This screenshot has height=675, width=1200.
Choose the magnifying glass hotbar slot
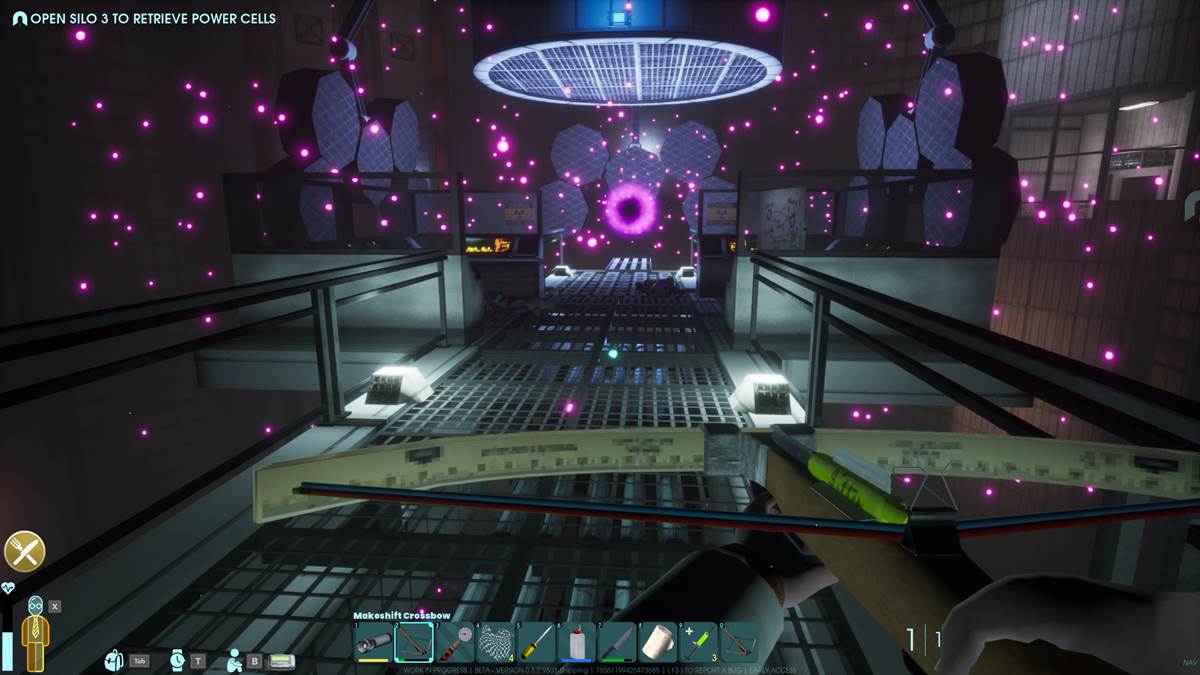455,642
